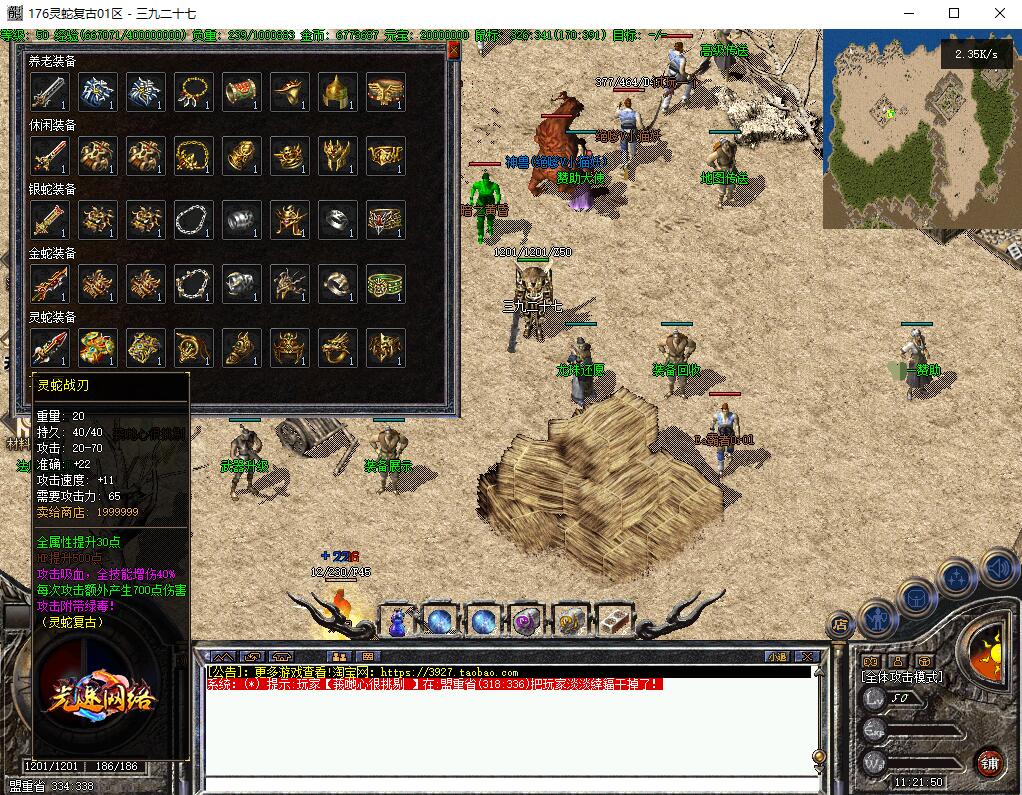
Task: Toggle the sound speaker button
Action: click(x=999, y=567)
